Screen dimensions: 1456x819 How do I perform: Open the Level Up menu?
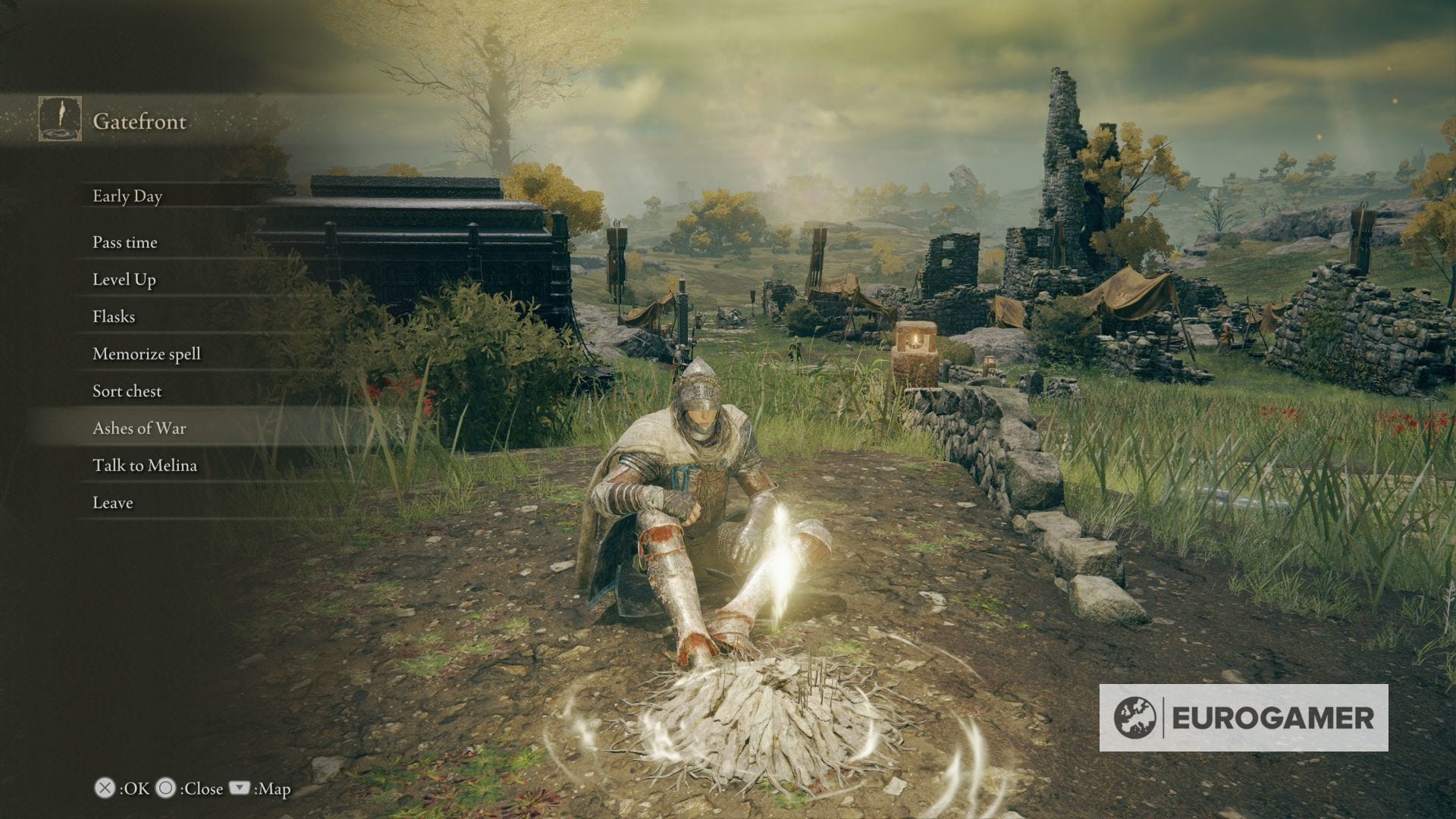[124, 279]
